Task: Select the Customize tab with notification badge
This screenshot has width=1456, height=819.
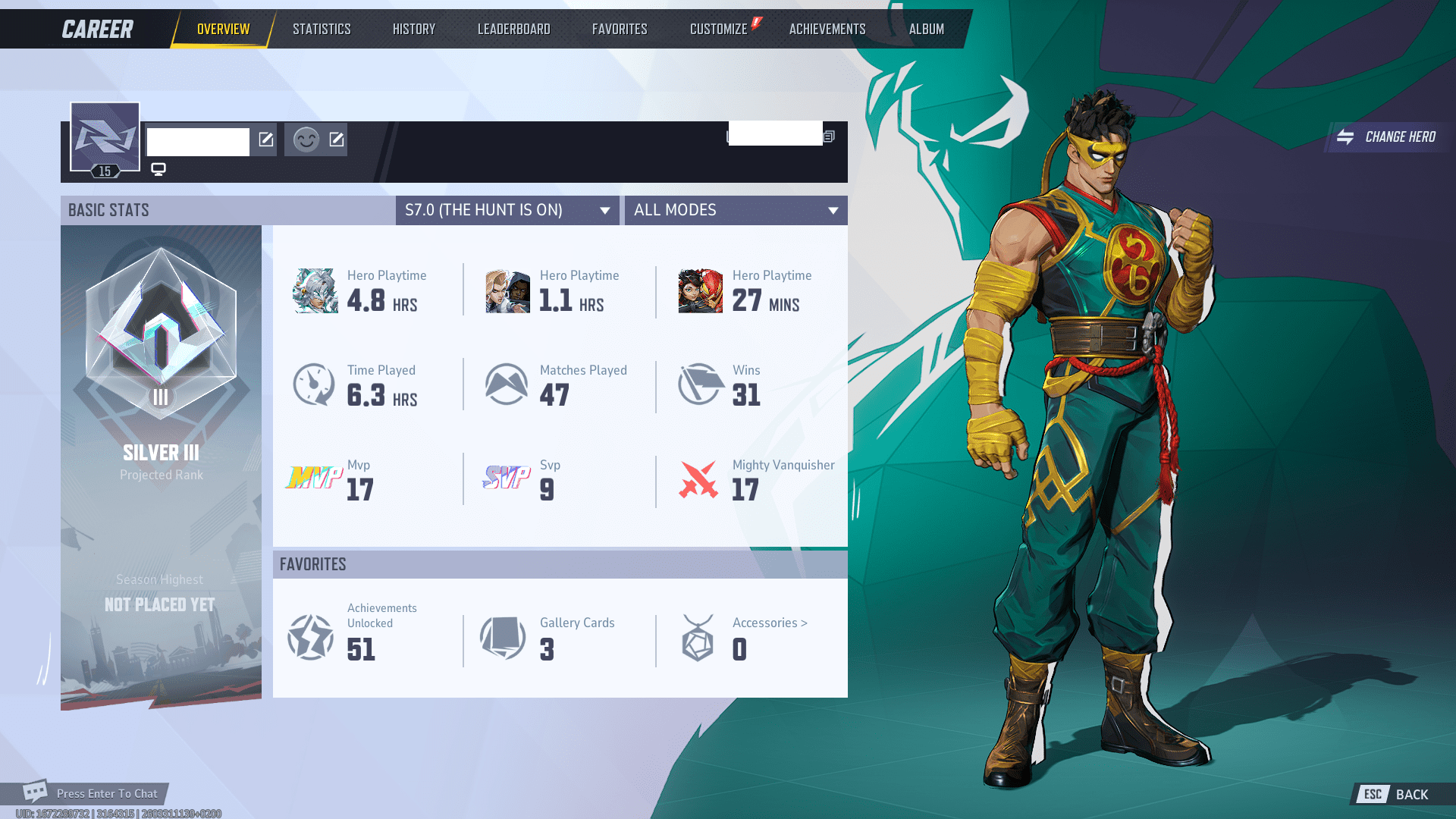Action: click(717, 28)
